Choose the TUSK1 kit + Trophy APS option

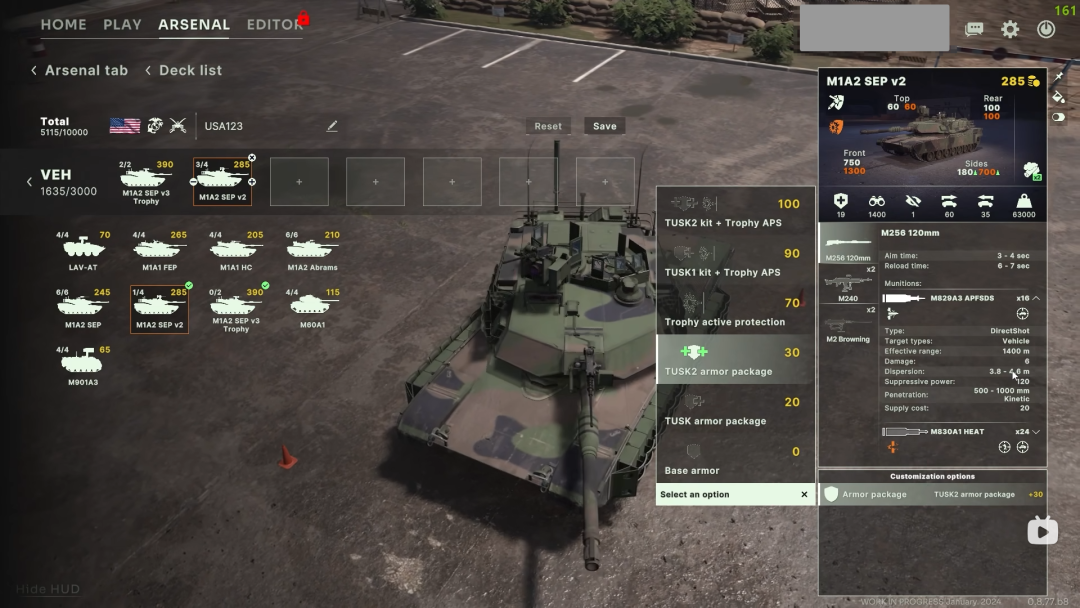coord(735,261)
